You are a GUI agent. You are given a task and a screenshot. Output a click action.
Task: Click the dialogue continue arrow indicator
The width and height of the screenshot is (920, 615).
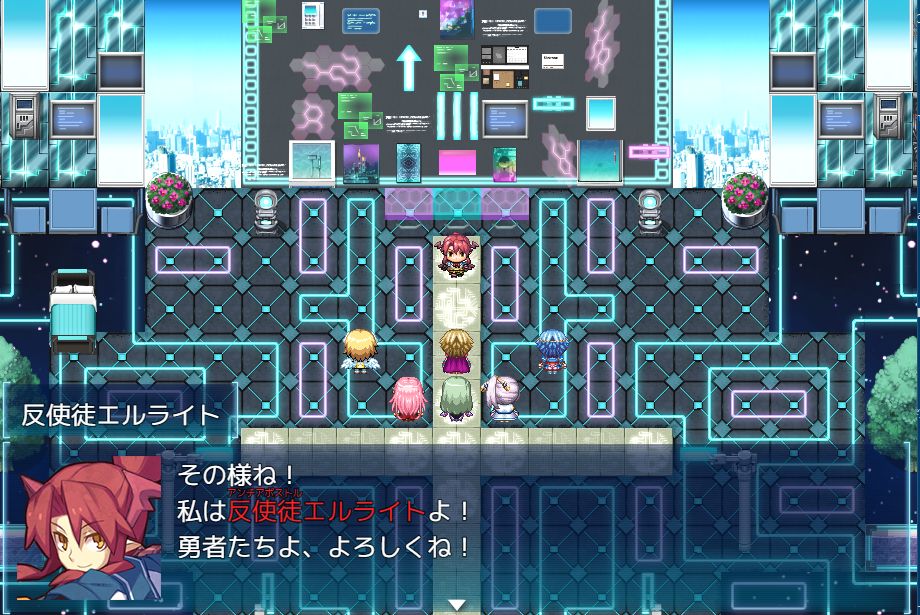tap(457, 604)
